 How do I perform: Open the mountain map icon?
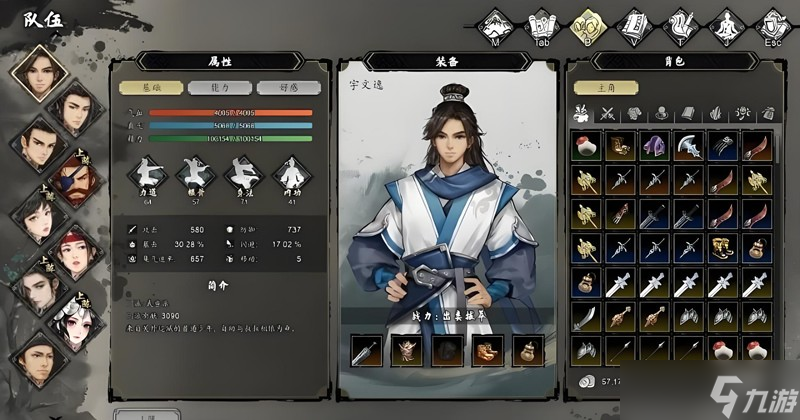pyautogui.click(x=494, y=24)
